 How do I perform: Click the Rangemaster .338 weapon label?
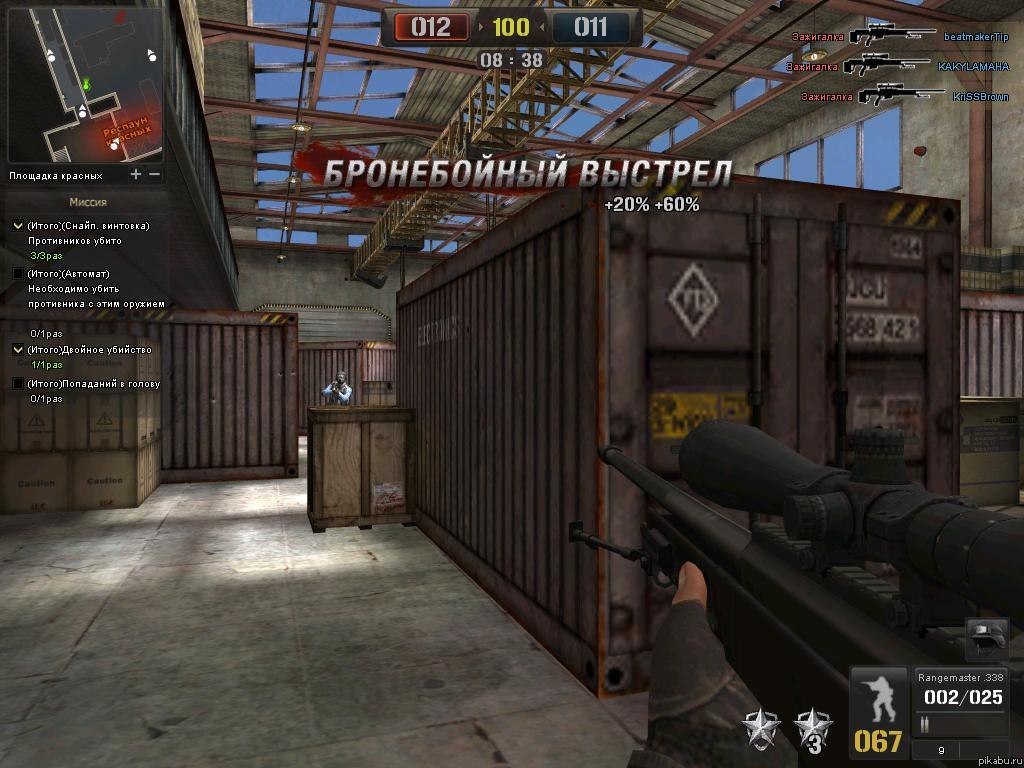point(960,677)
